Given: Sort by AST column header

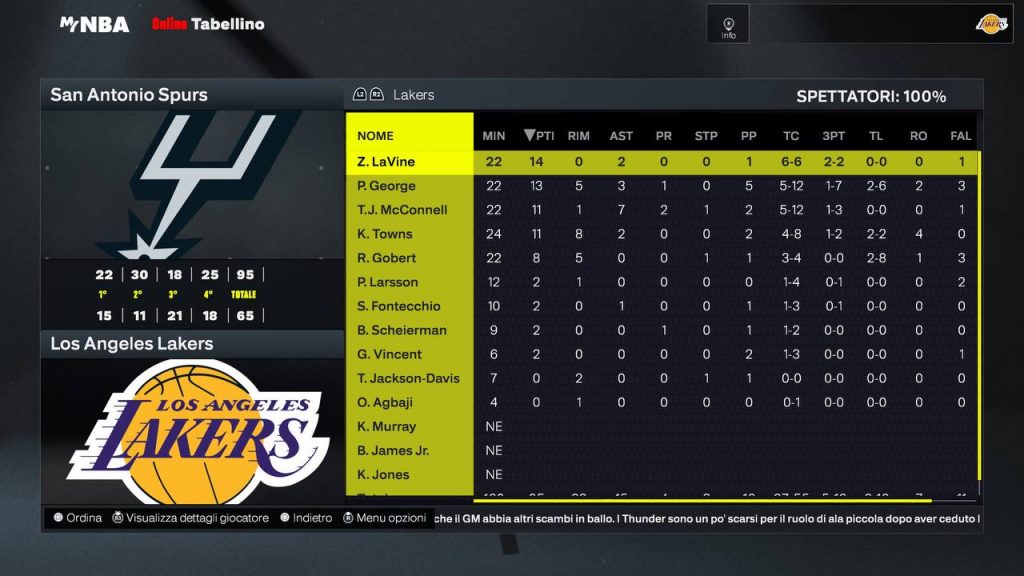Looking at the screenshot, I should click(621, 136).
